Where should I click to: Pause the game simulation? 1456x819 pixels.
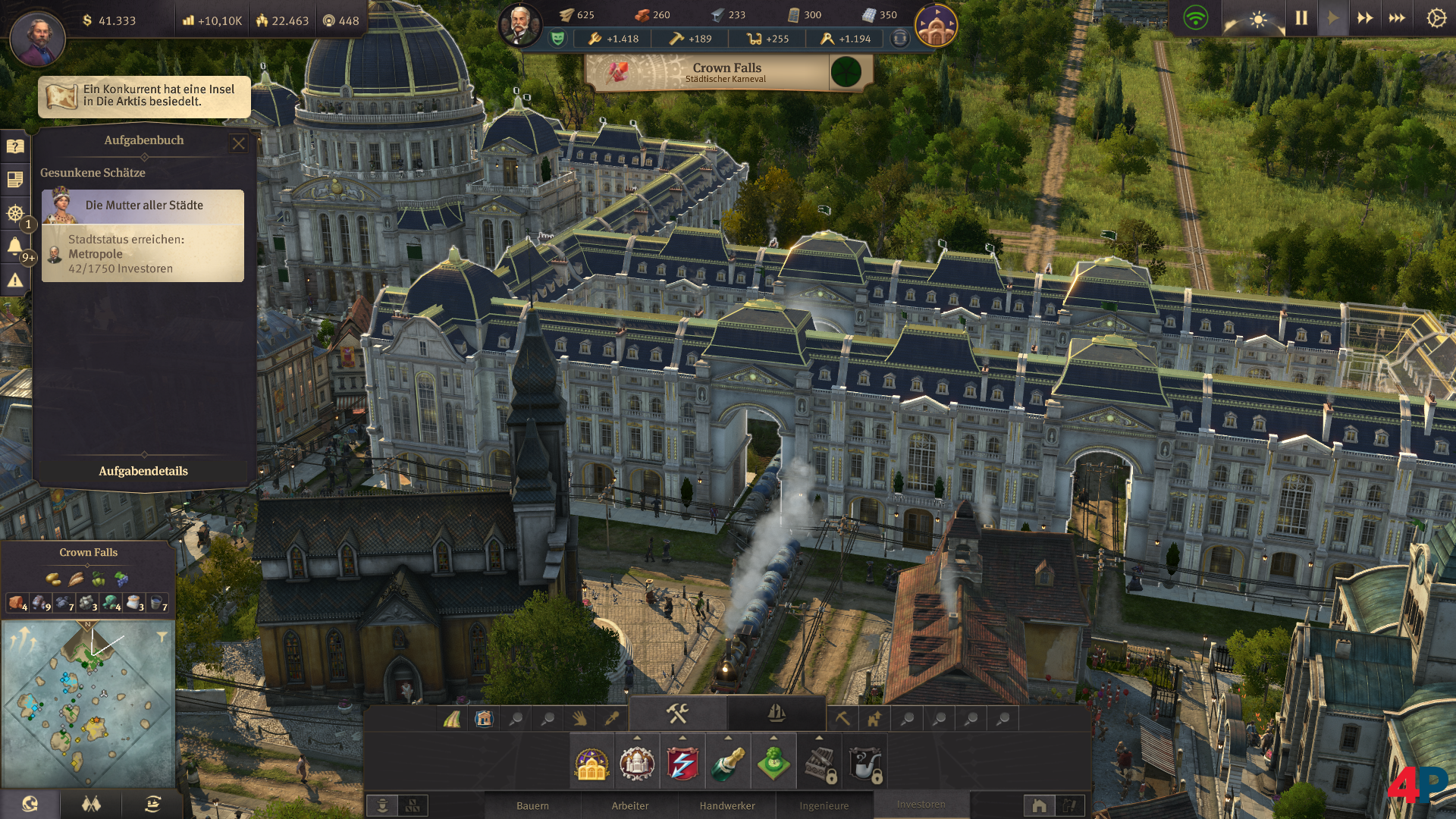pos(1301,18)
